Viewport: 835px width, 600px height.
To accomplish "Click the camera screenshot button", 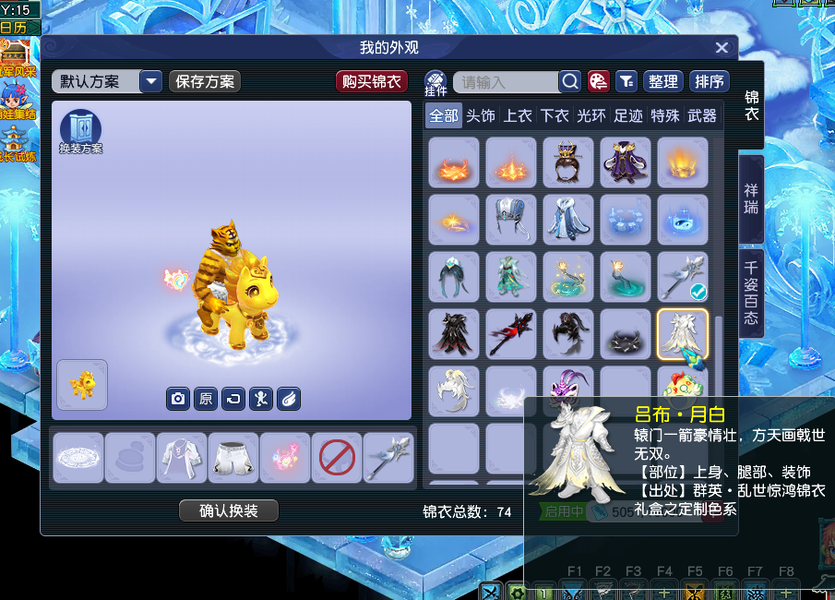I will coord(178,398).
